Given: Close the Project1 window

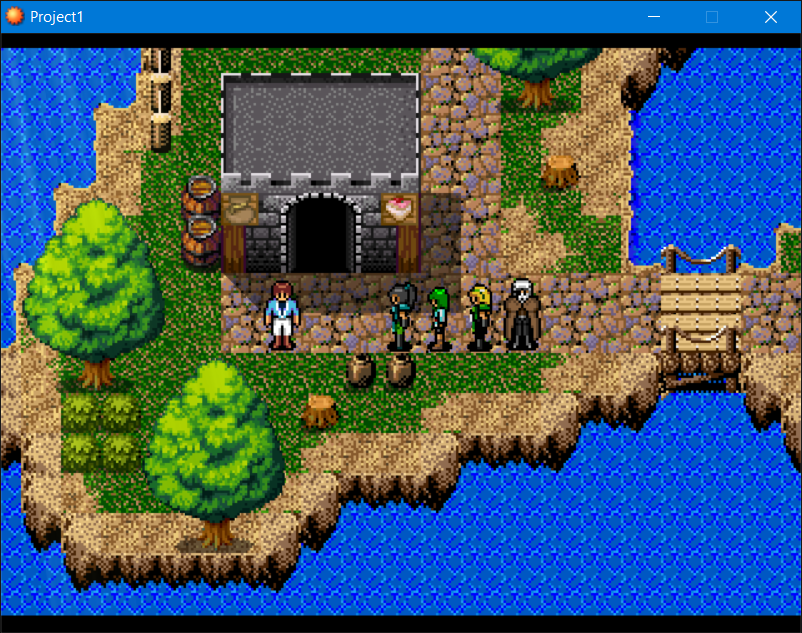Looking at the screenshot, I should (x=771, y=17).
